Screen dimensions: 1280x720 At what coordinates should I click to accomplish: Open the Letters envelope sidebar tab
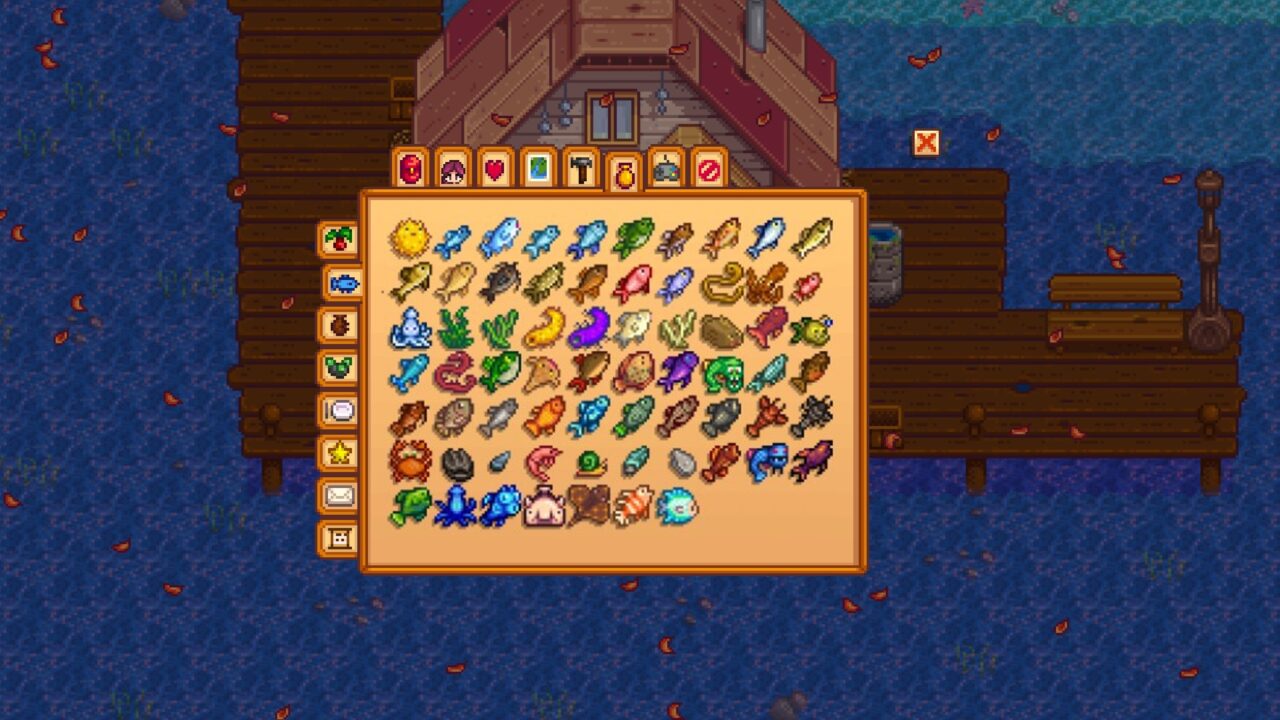click(x=340, y=494)
